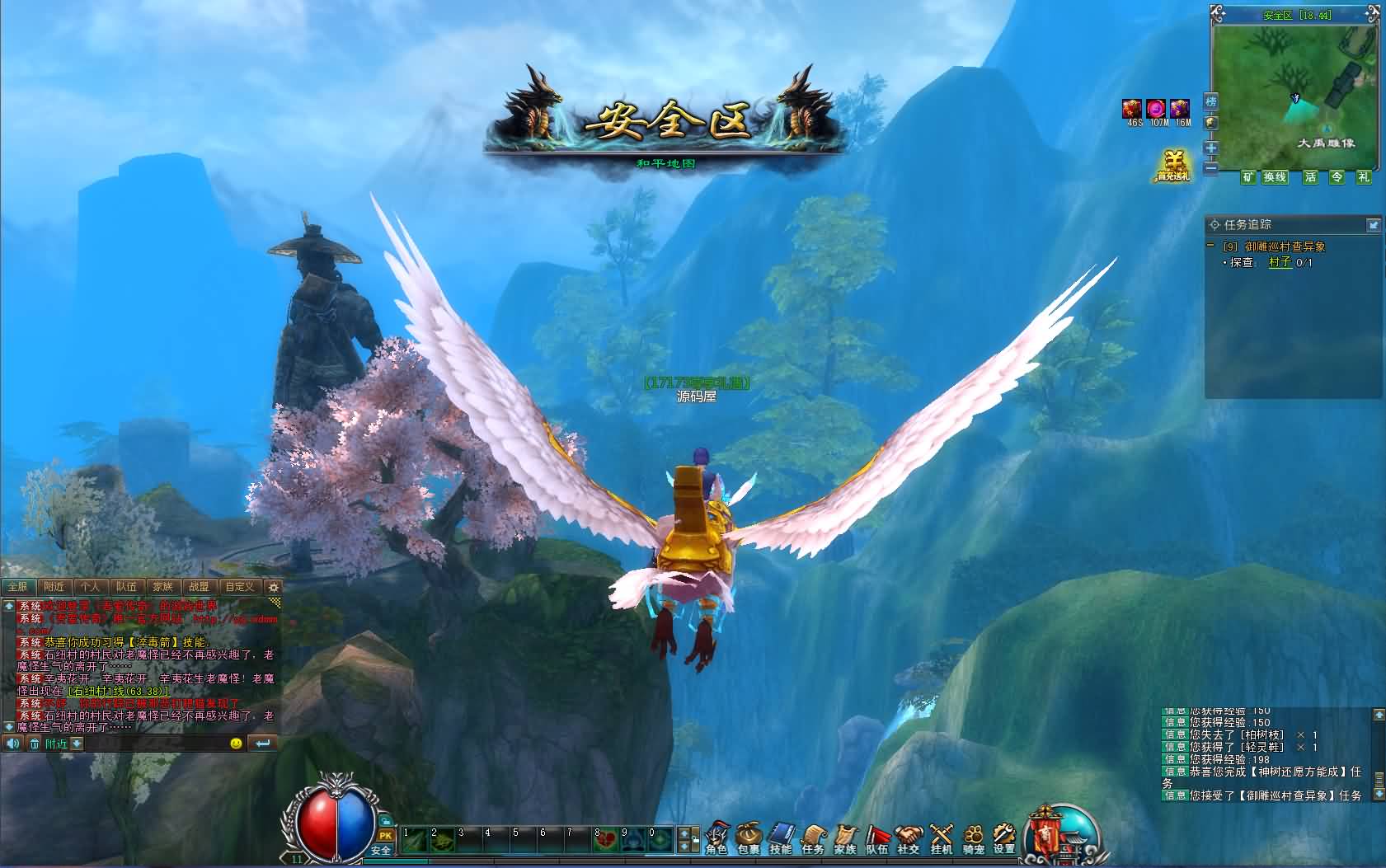Show the 任务 quest log

[812, 838]
